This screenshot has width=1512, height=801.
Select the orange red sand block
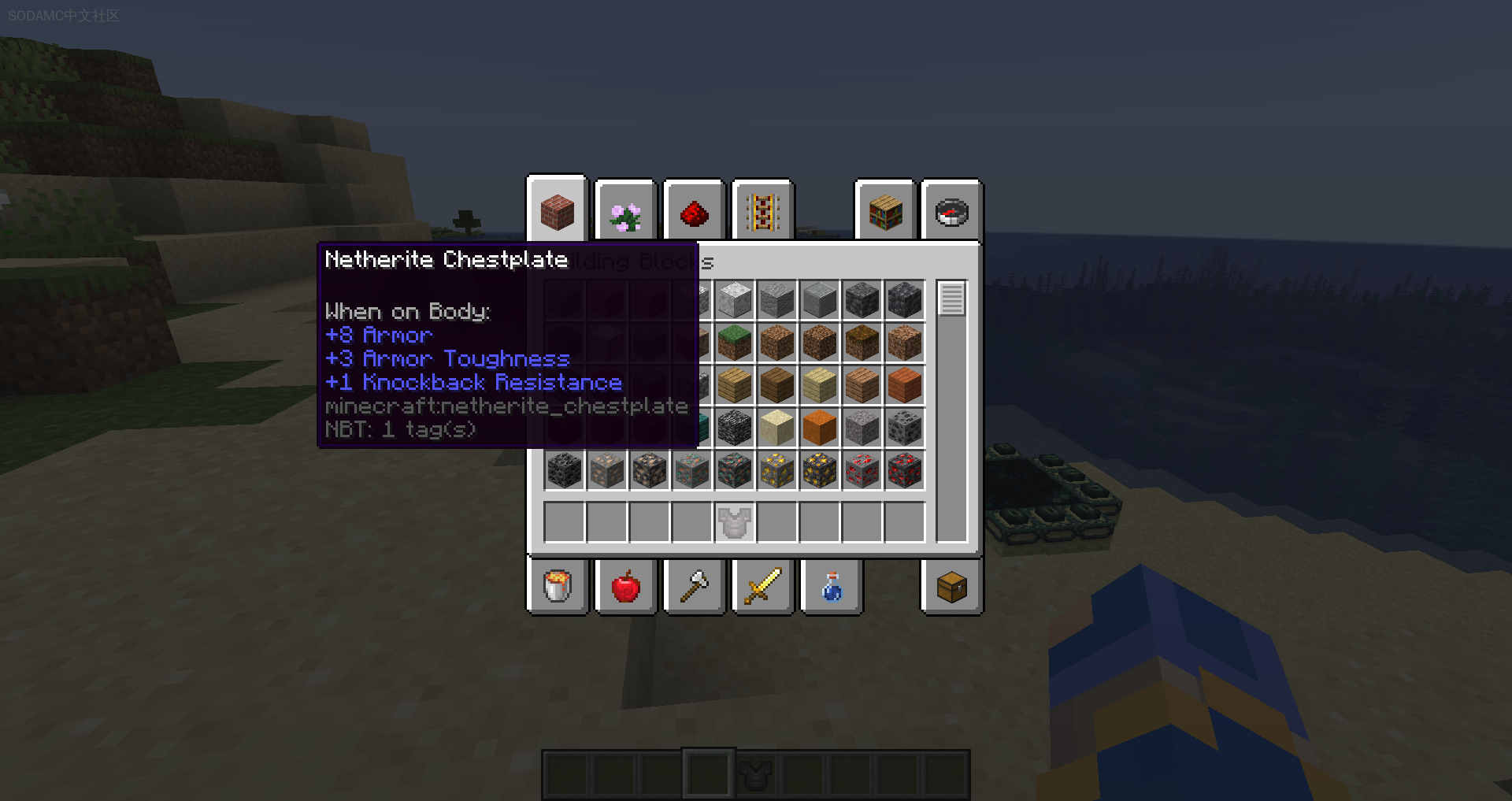[x=819, y=428]
